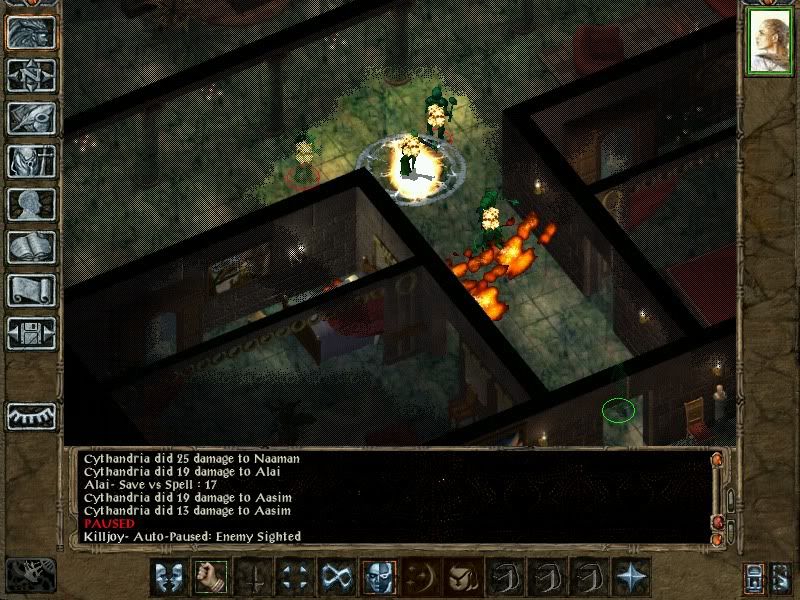800x600 pixels.
Task: Return to the game view via dragon-head button
Action: [x=31, y=32]
